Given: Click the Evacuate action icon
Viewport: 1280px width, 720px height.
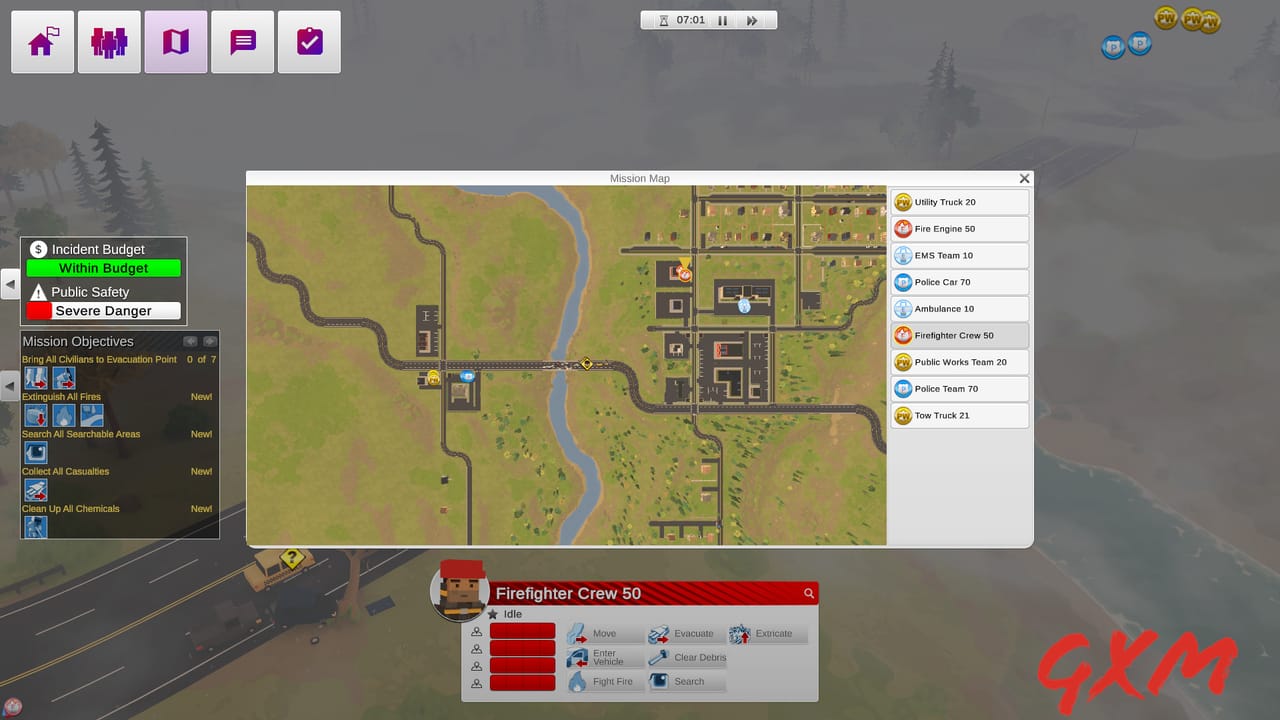Looking at the screenshot, I should coord(660,633).
